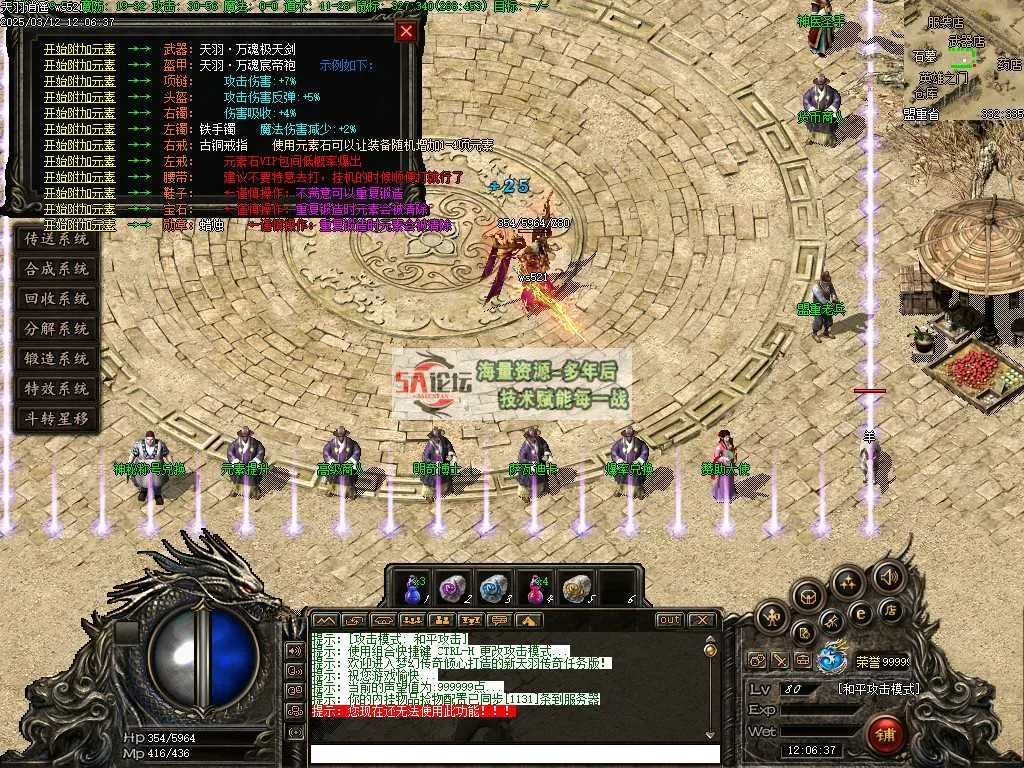
Task: Close the chat window with X
Action: (x=701, y=620)
